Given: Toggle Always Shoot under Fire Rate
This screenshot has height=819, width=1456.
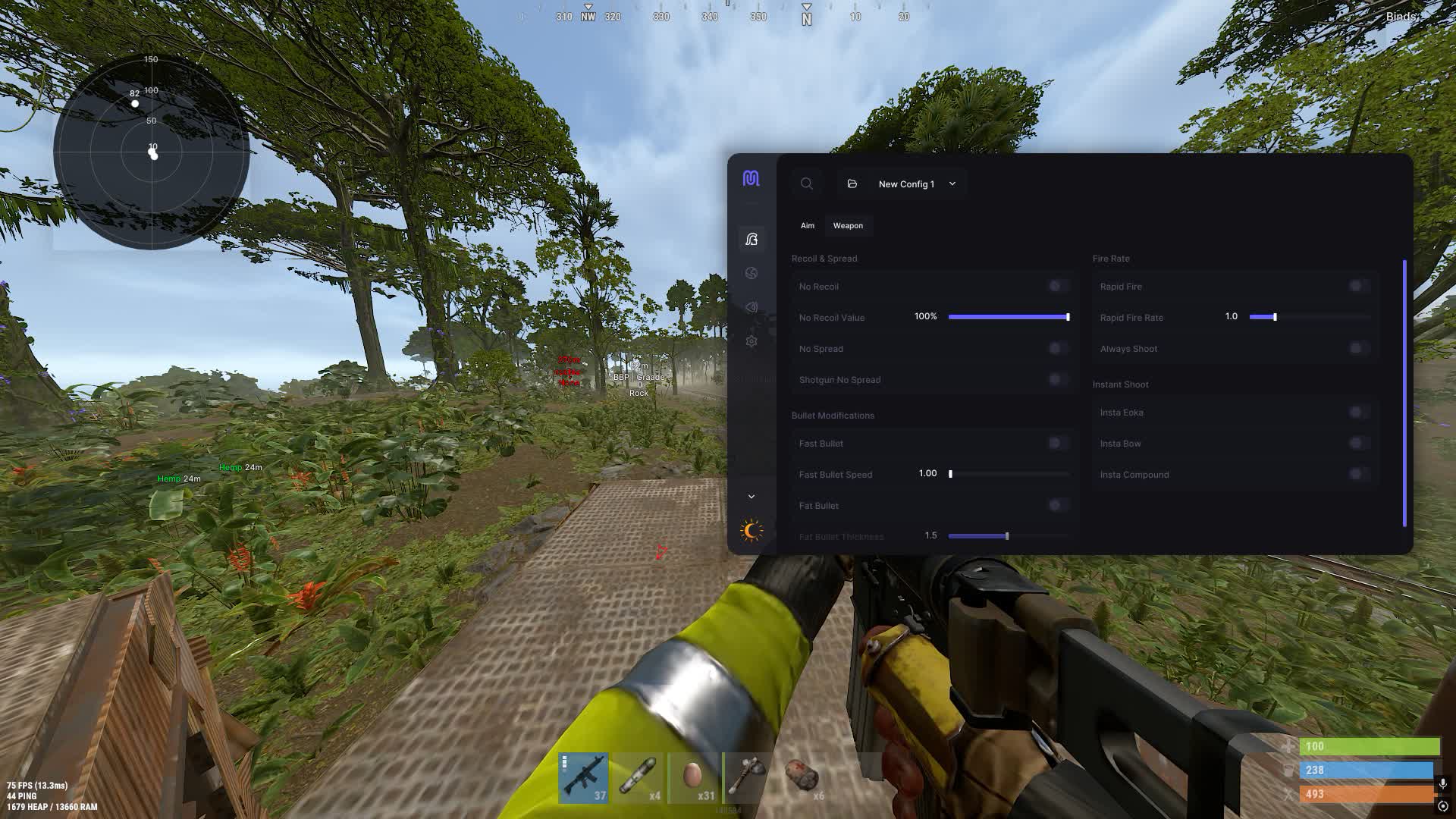Looking at the screenshot, I should click(x=1356, y=348).
